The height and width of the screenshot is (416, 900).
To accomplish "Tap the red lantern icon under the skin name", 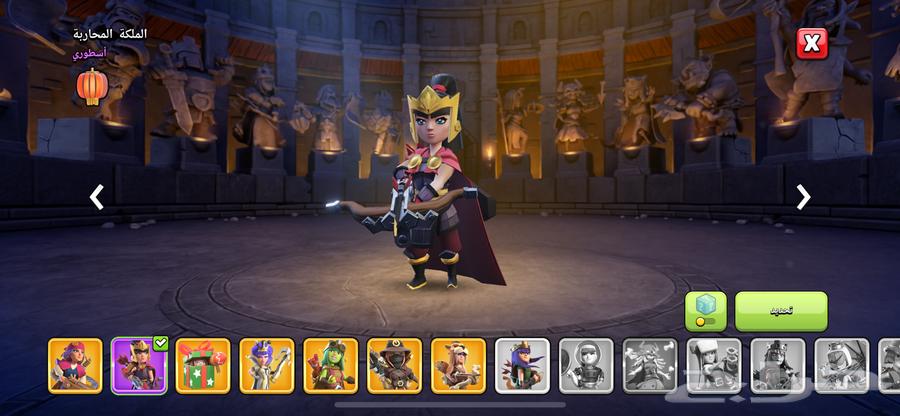I will click(x=91, y=87).
